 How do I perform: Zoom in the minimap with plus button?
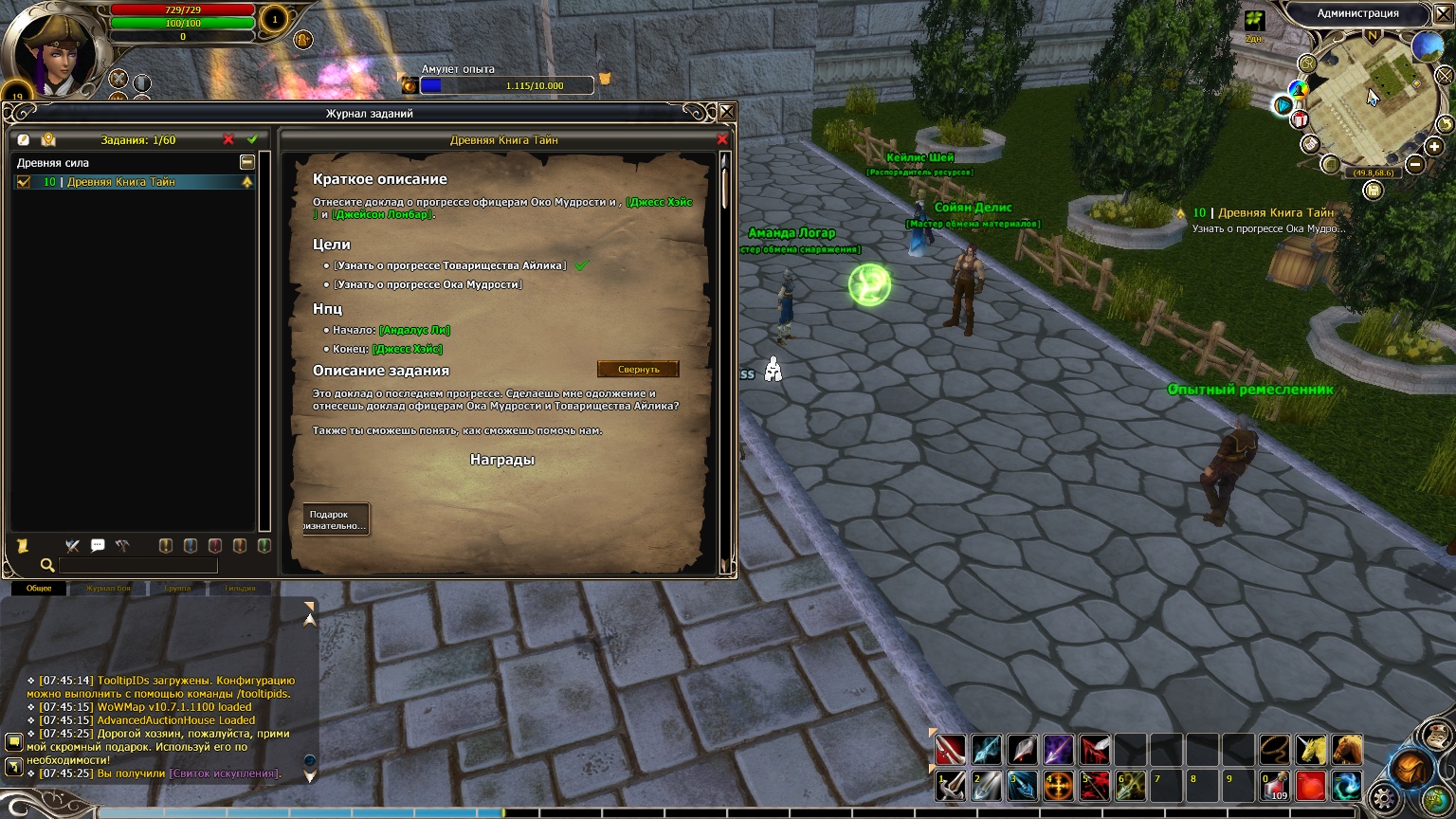[x=1434, y=146]
